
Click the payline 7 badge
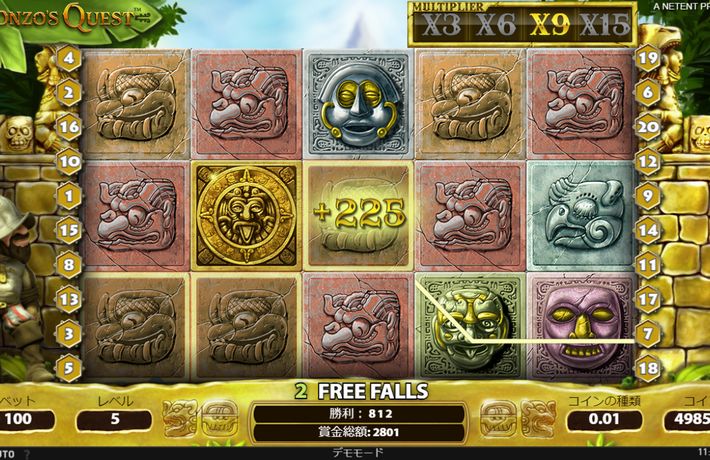(x=647, y=331)
